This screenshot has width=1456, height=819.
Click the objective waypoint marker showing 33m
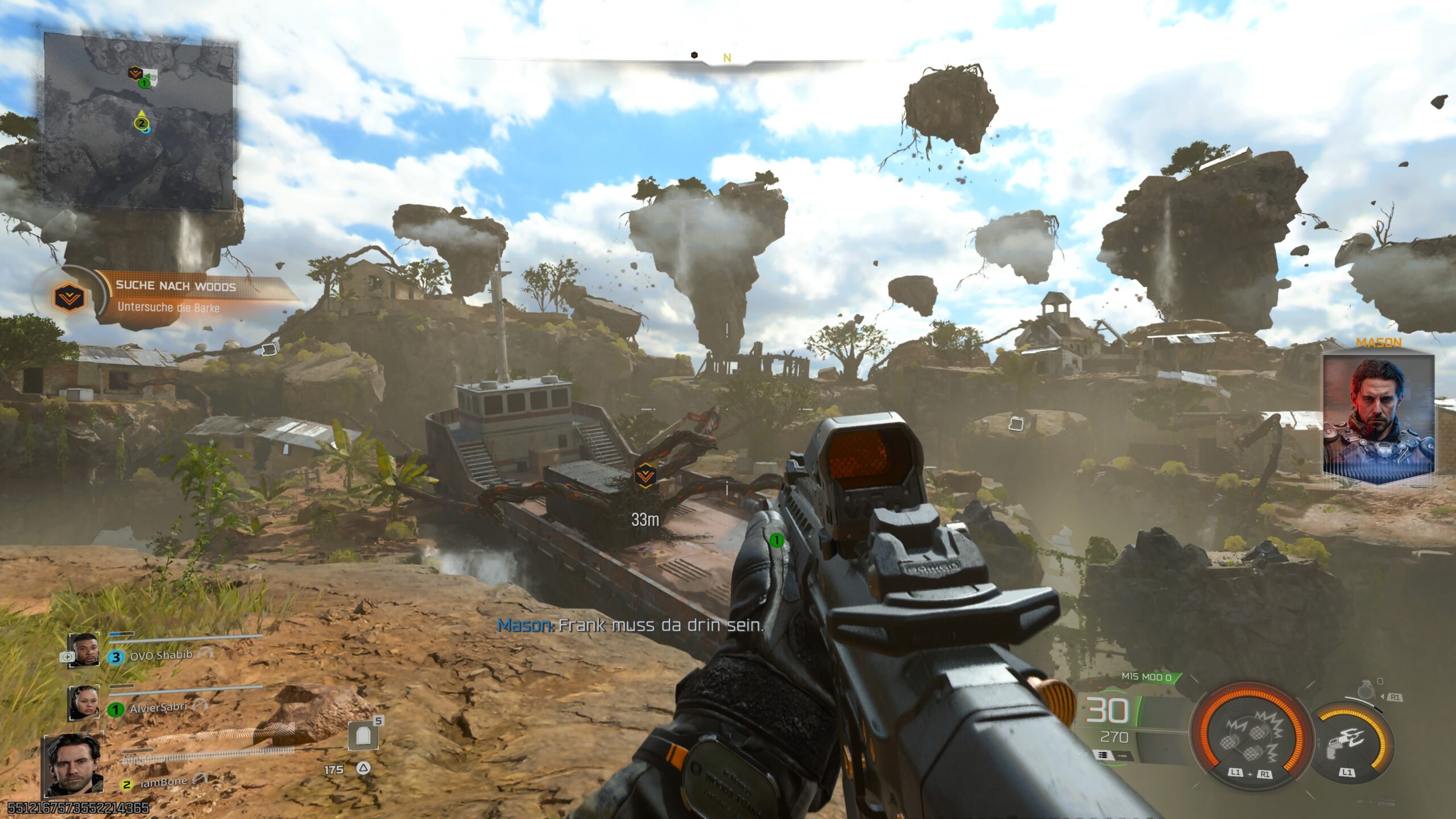click(x=645, y=475)
